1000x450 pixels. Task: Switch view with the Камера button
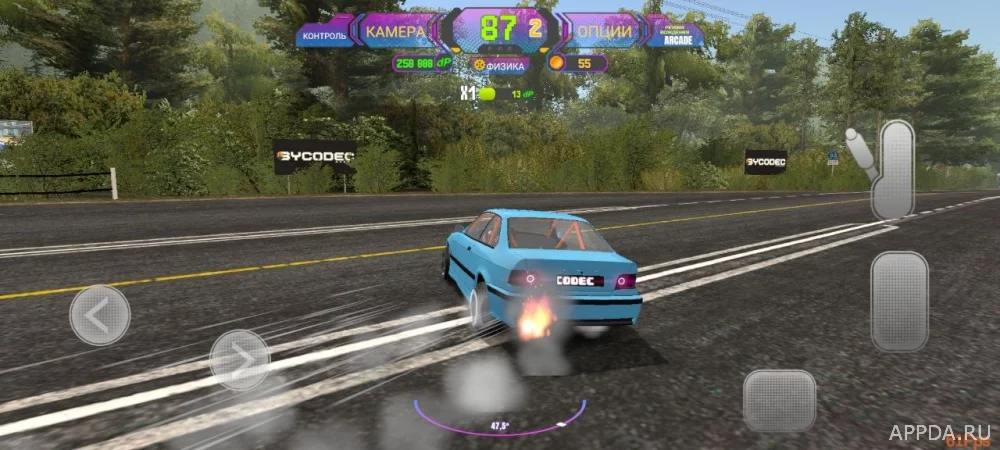pos(396,31)
